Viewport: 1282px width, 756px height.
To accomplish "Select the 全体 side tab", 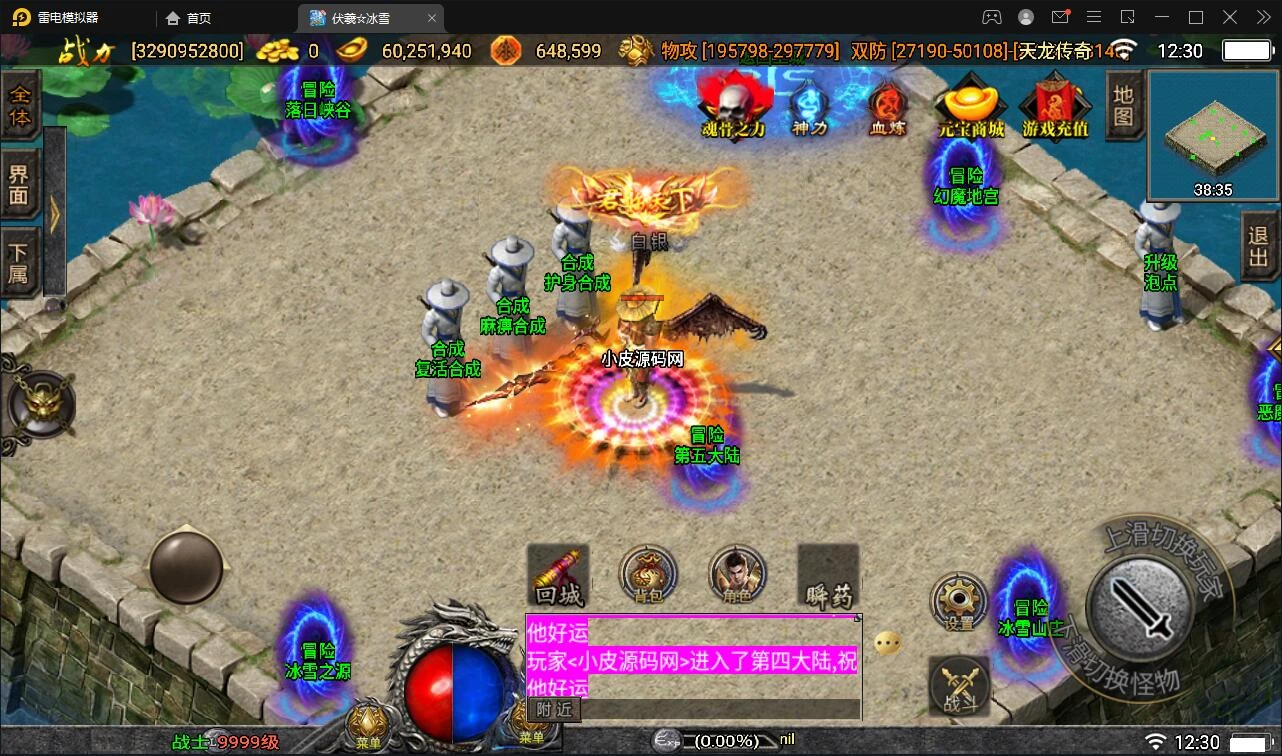I will click(x=20, y=106).
